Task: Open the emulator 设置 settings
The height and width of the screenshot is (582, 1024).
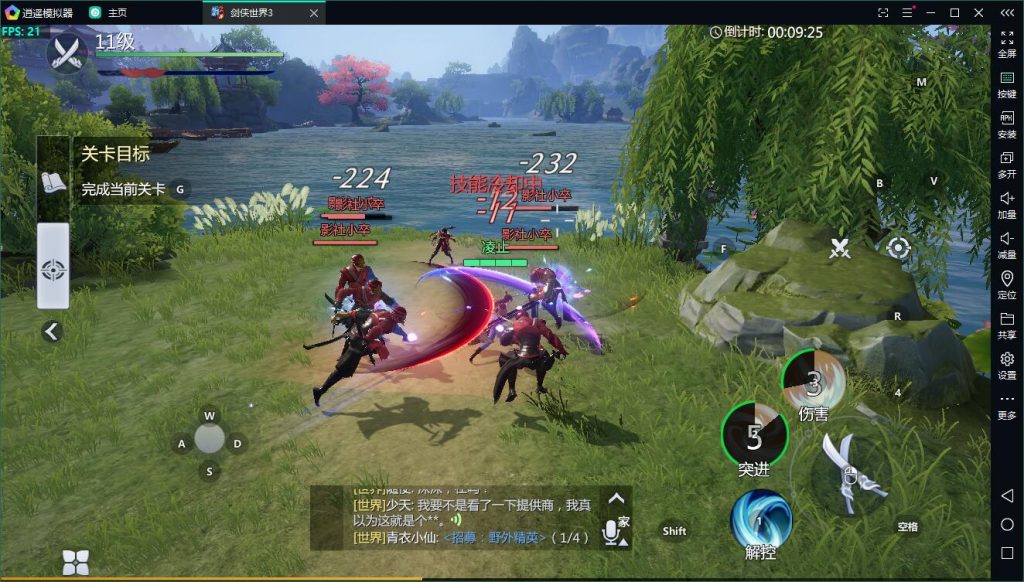Action: (1007, 365)
